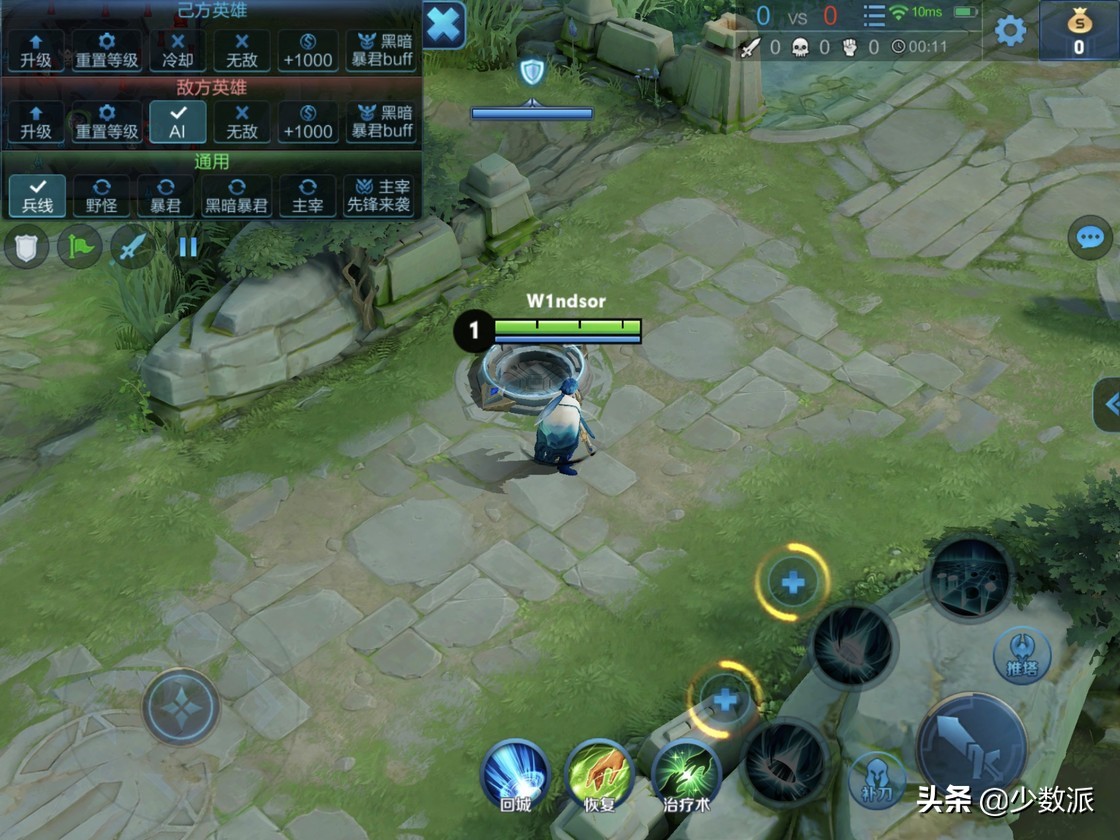
Task: Toggle the 兵线 minion wave option
Action: pos(37,196)
